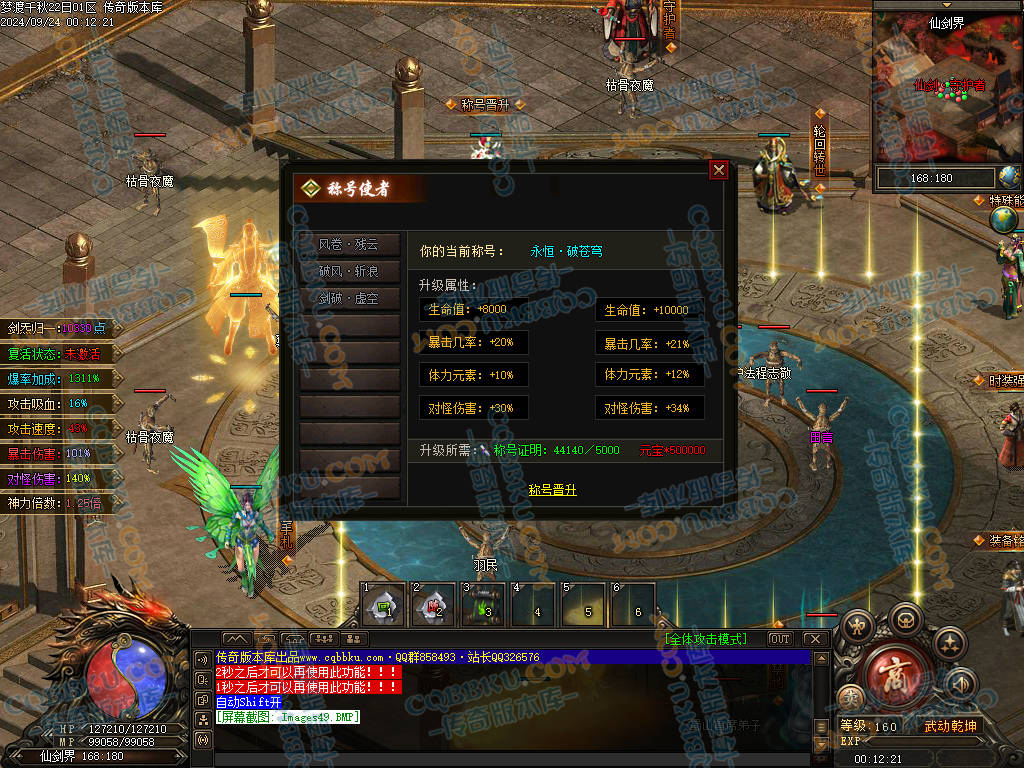The width and height of the screenshot is (1024, 768).
Task: Choose the 破风·斩浪 title entry
Action: pyautogui.click(x=349, y=272)
